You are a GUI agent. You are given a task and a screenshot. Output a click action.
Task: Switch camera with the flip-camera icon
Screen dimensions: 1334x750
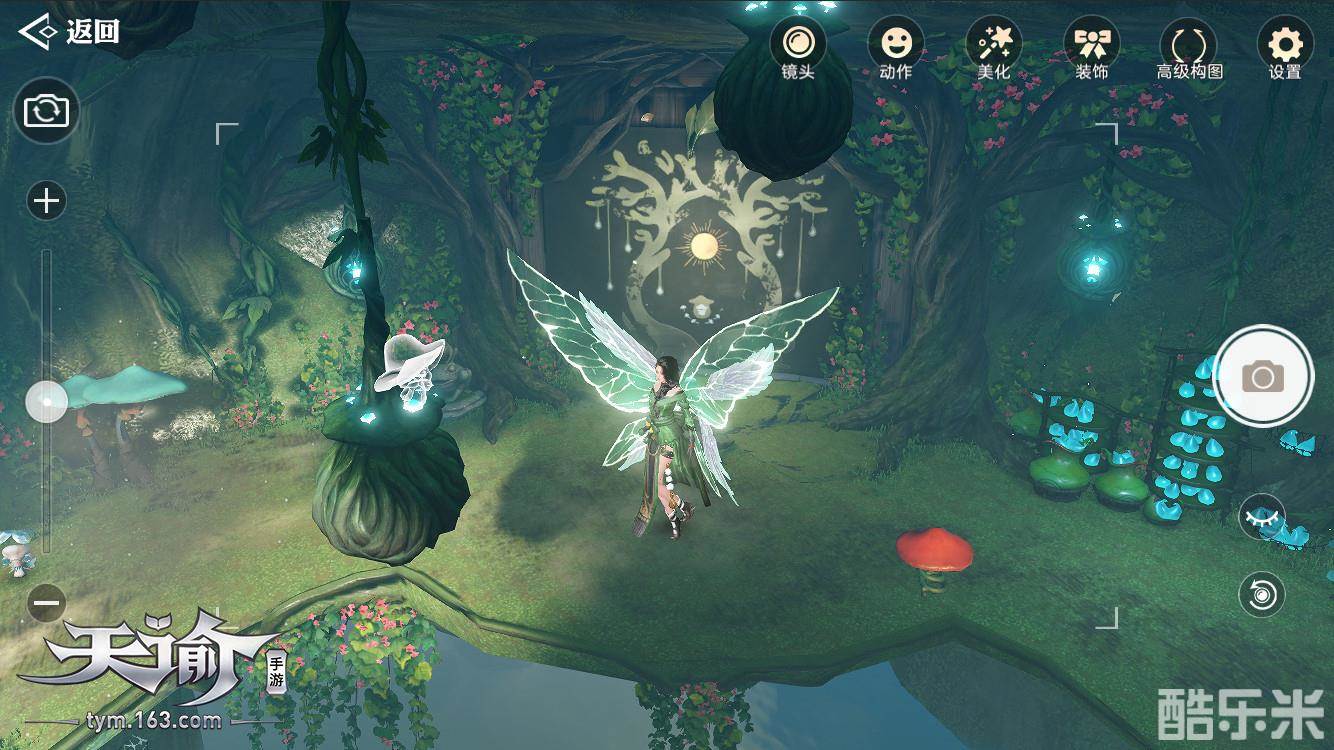46,110
